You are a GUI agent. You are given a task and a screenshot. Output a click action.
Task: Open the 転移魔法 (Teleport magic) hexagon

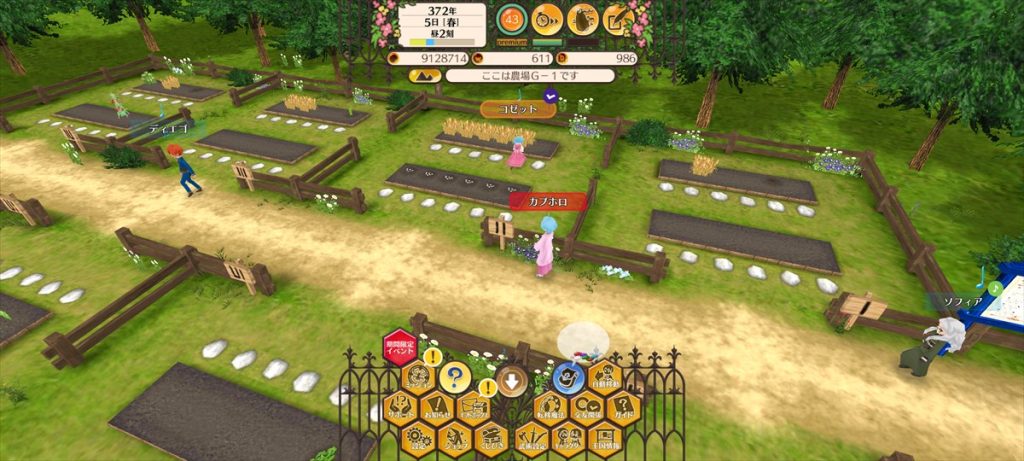point(550,408)
